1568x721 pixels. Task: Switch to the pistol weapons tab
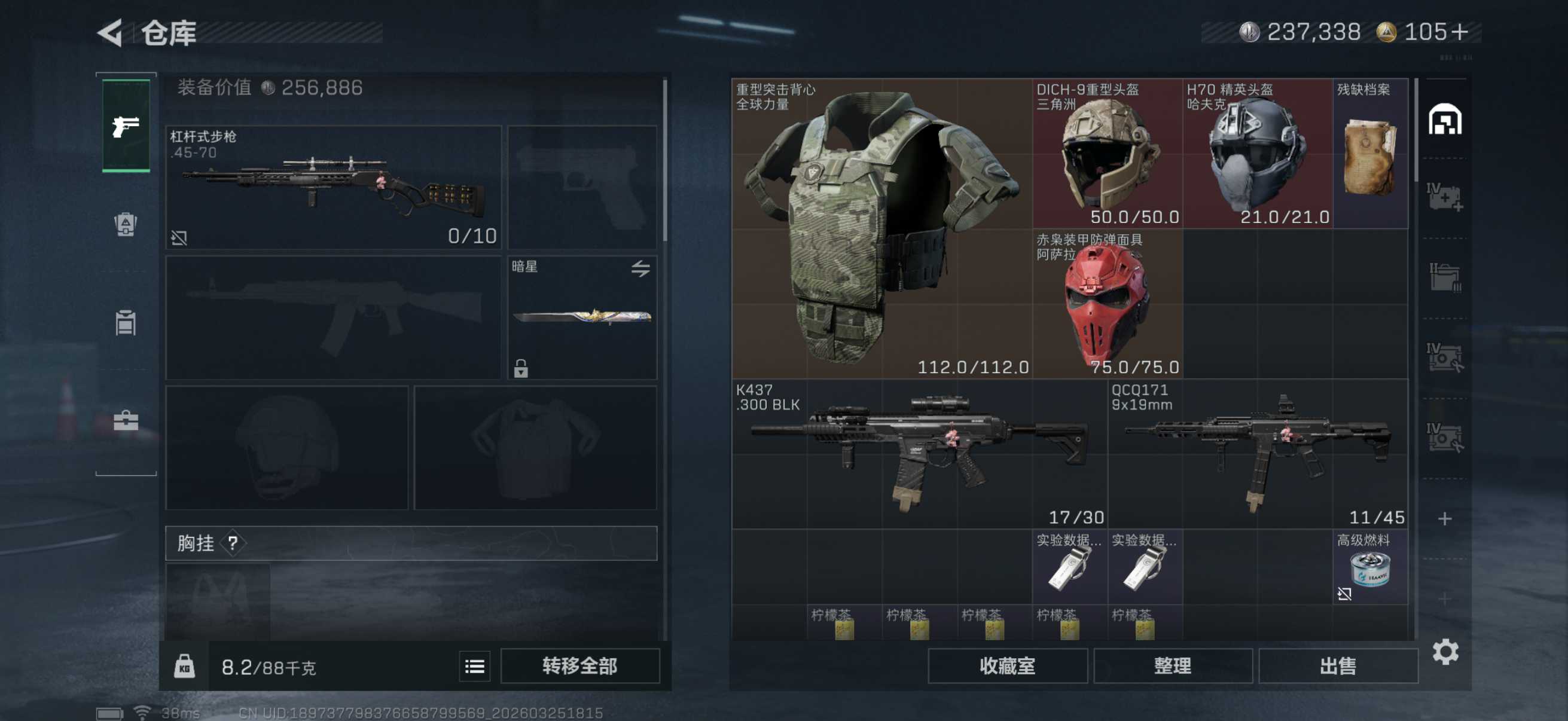pyautogui.click(x=126, y=126)
